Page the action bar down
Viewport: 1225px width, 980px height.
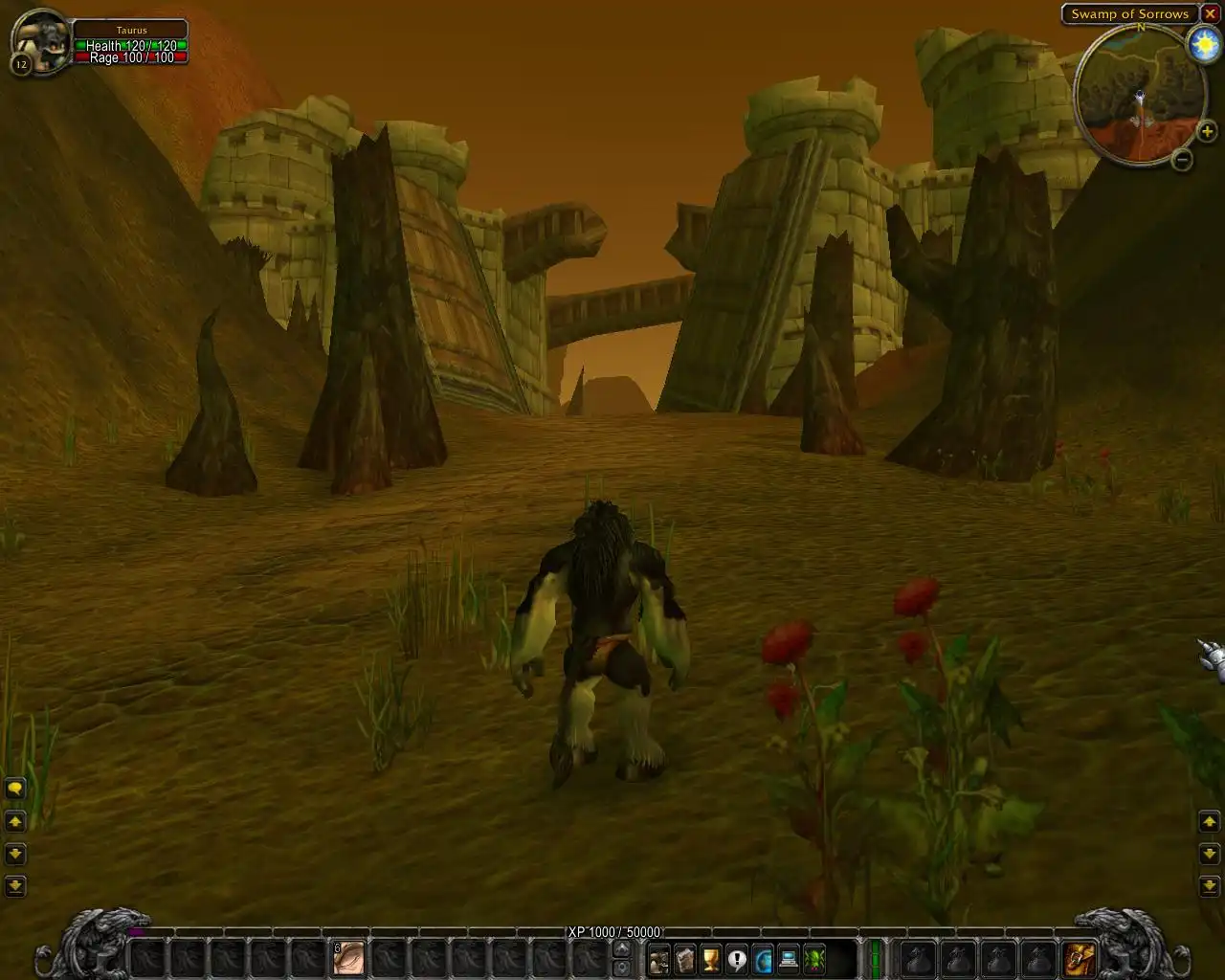(x=621, y=968)
